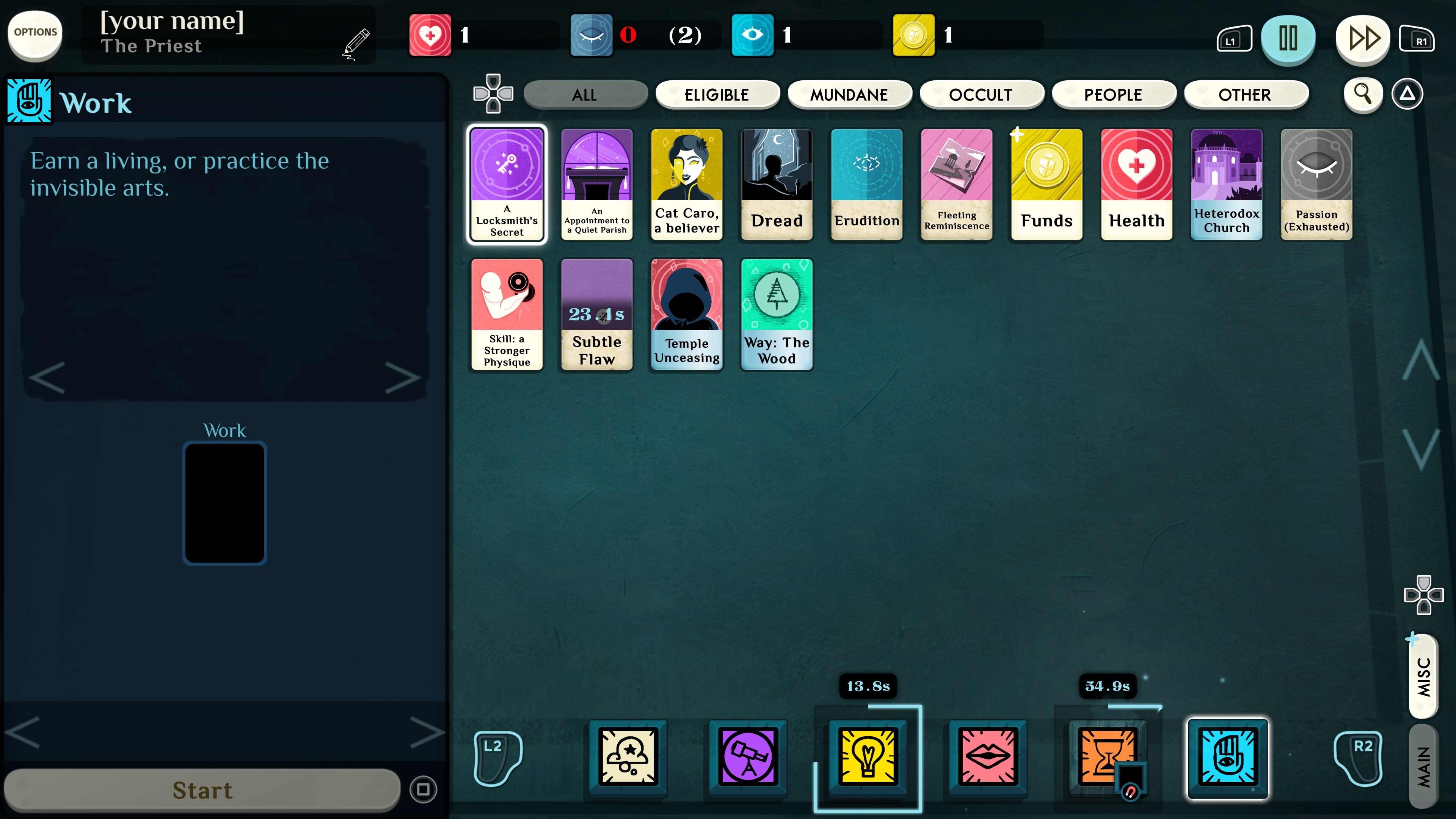This screenshot has width=1456, height=819.
Task: Toggle the game pause button
Action: coord(1288,39)
